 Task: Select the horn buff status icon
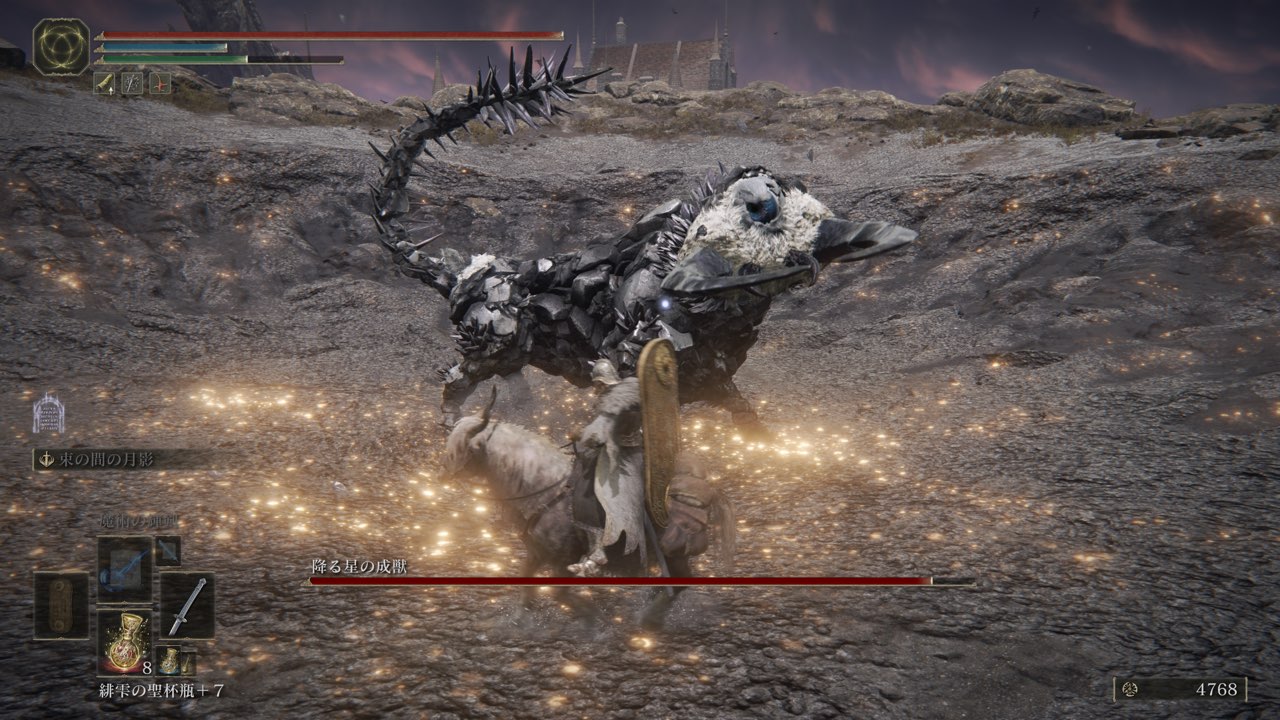[105, 83]
